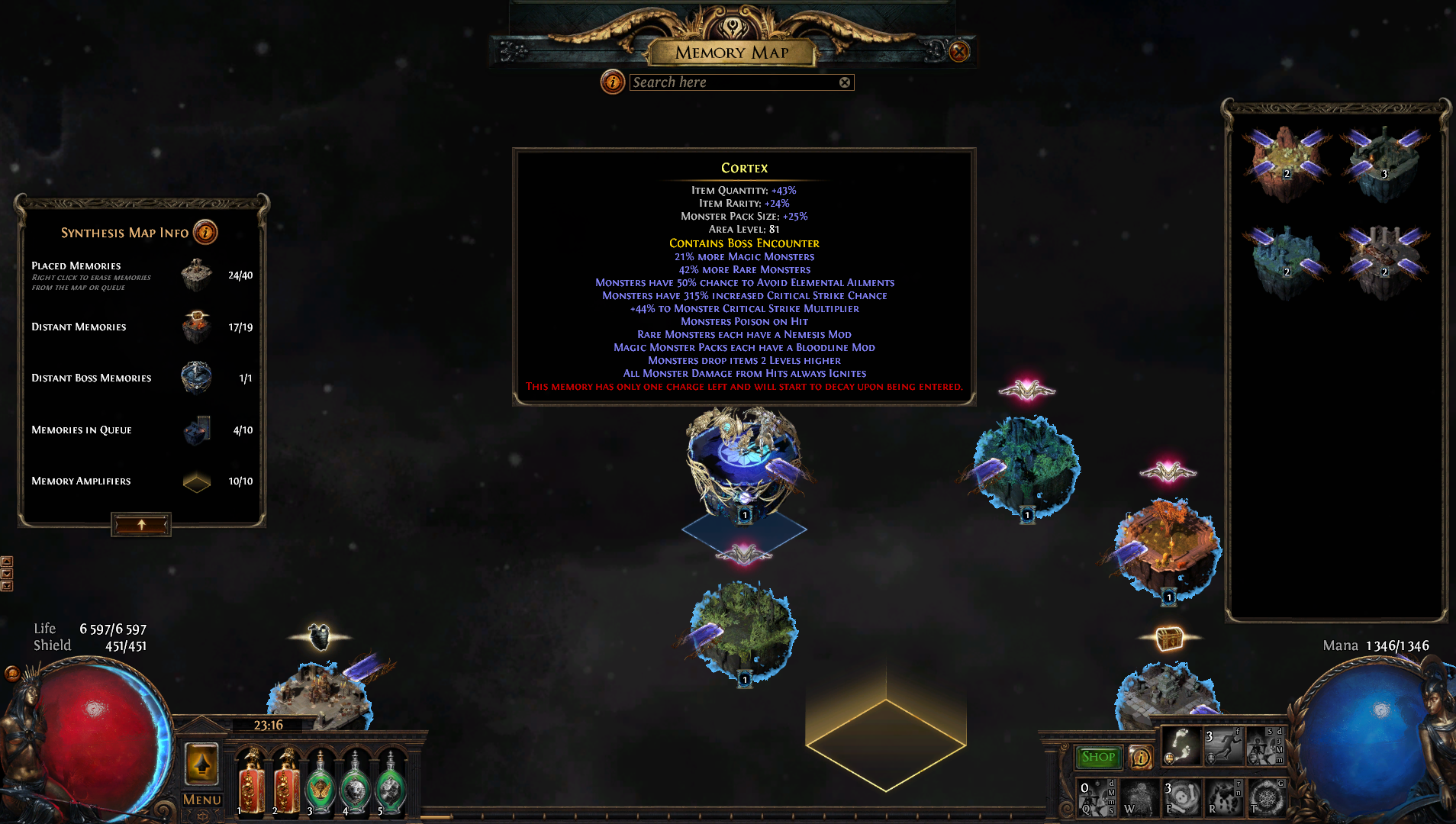Close the Memory Map window
The image size is (1456, 824).
pos(959,52)
